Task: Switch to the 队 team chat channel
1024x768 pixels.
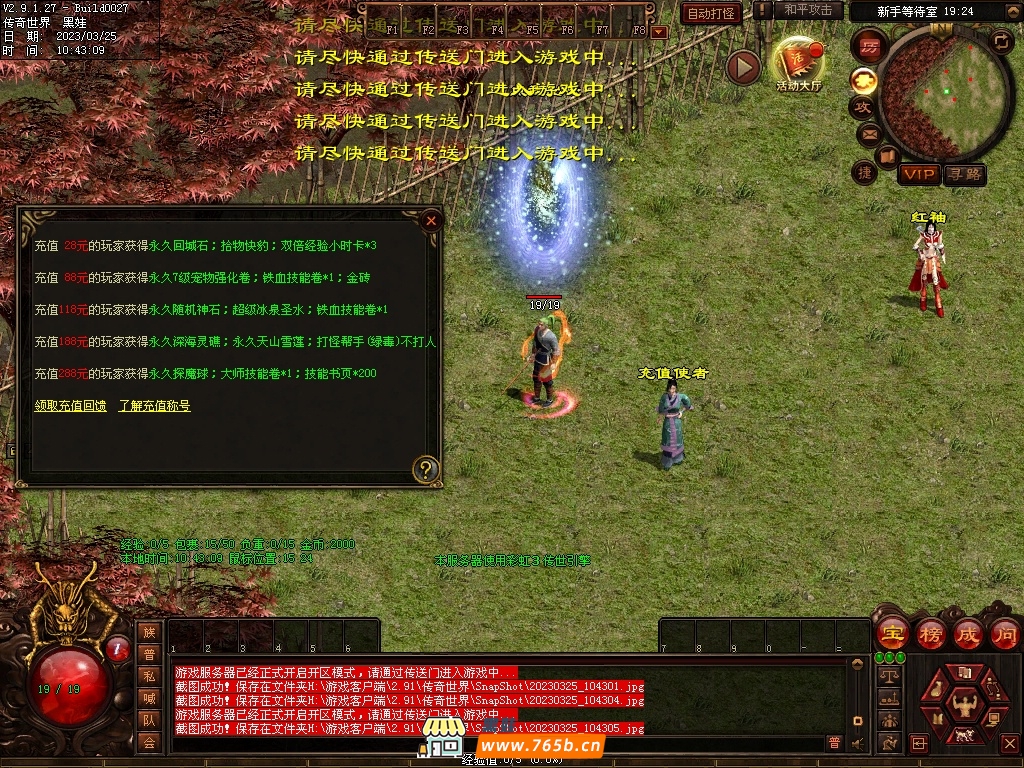Action: pyautogui.click(x=149, y=720)
